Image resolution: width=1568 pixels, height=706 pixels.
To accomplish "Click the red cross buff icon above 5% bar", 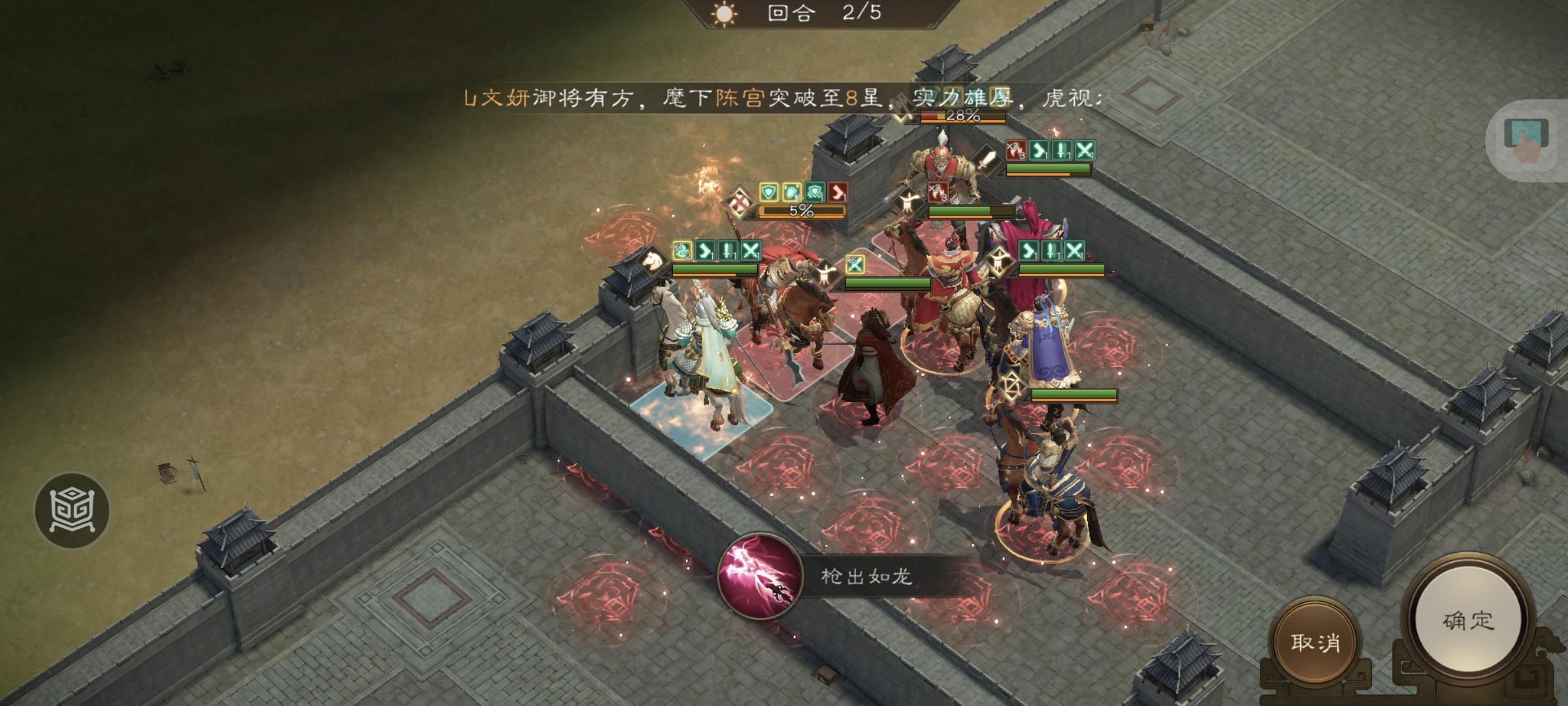I will [x=739, y=201].
